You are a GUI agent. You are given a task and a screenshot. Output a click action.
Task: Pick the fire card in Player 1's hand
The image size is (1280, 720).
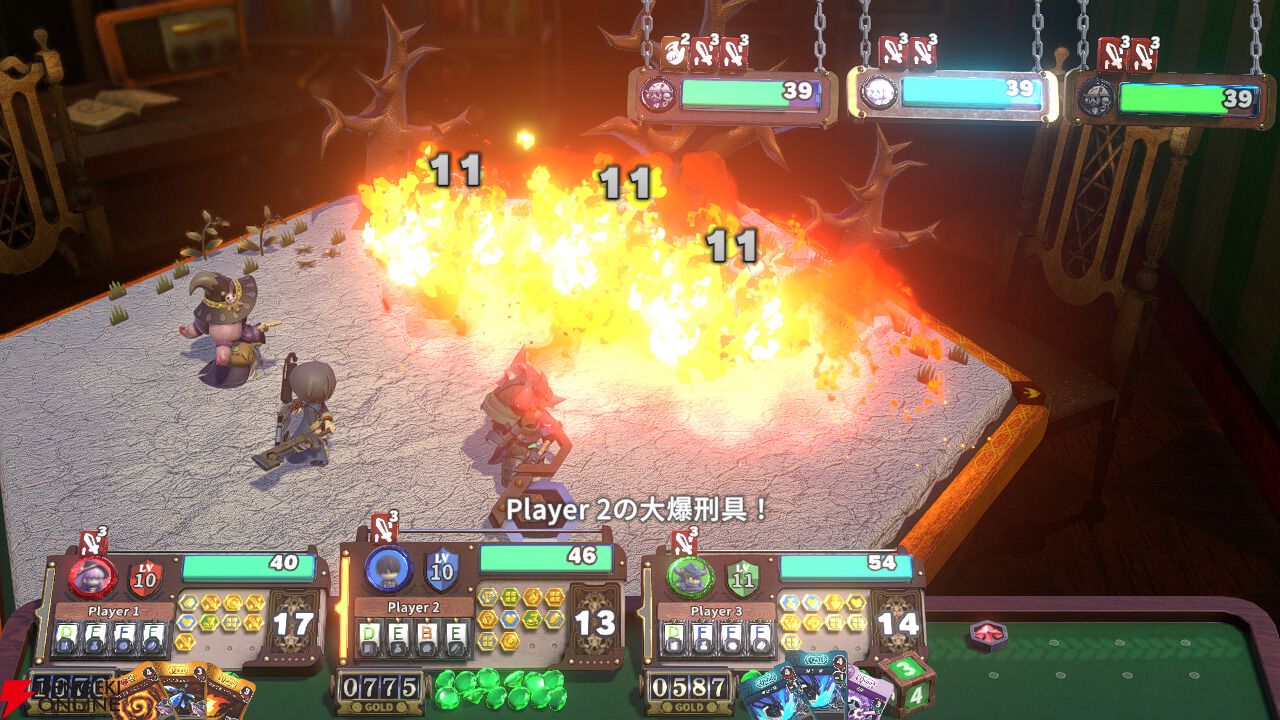click(x=228, y=698)
